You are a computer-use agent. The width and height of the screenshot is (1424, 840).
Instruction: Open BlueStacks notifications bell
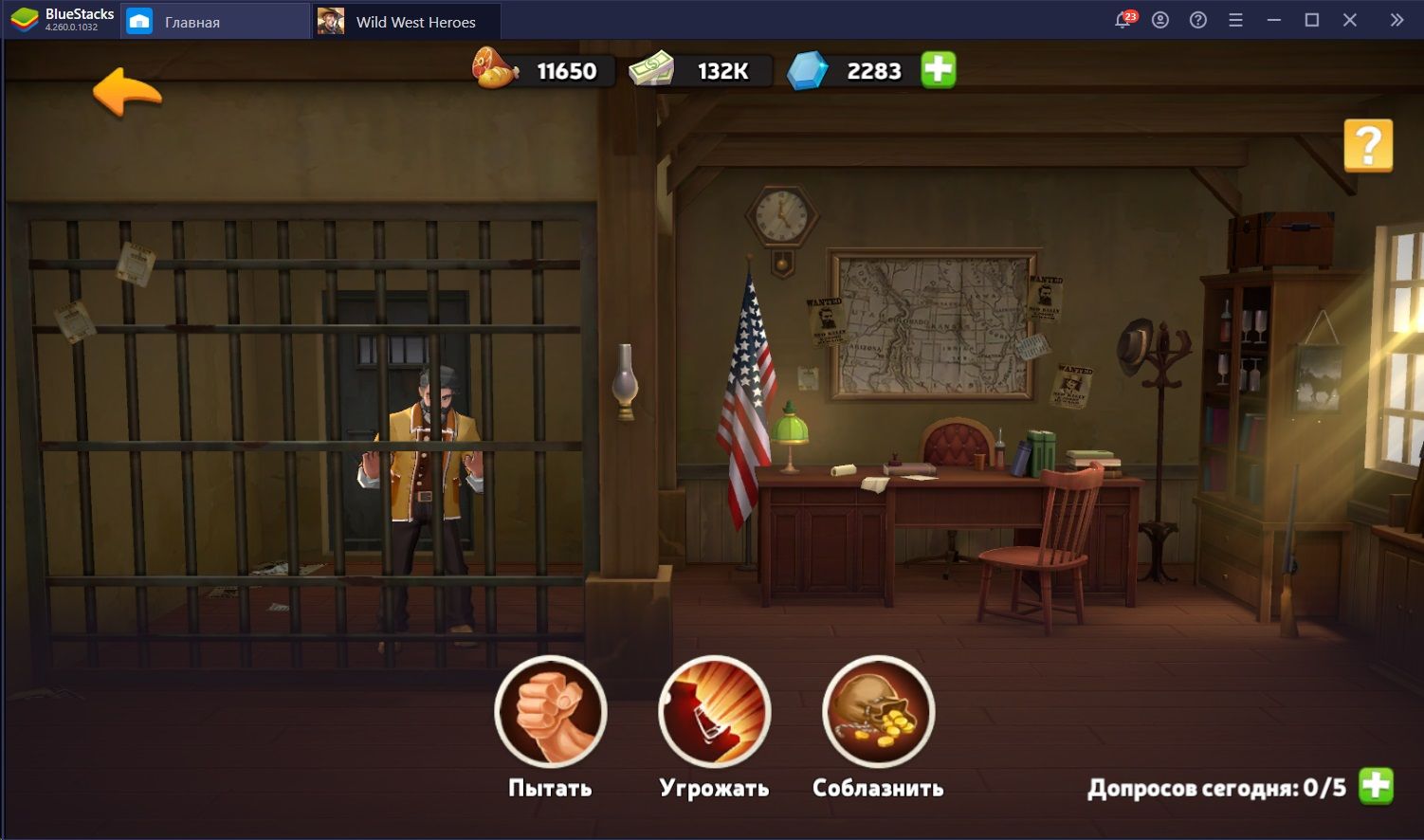pos(1123,20)
